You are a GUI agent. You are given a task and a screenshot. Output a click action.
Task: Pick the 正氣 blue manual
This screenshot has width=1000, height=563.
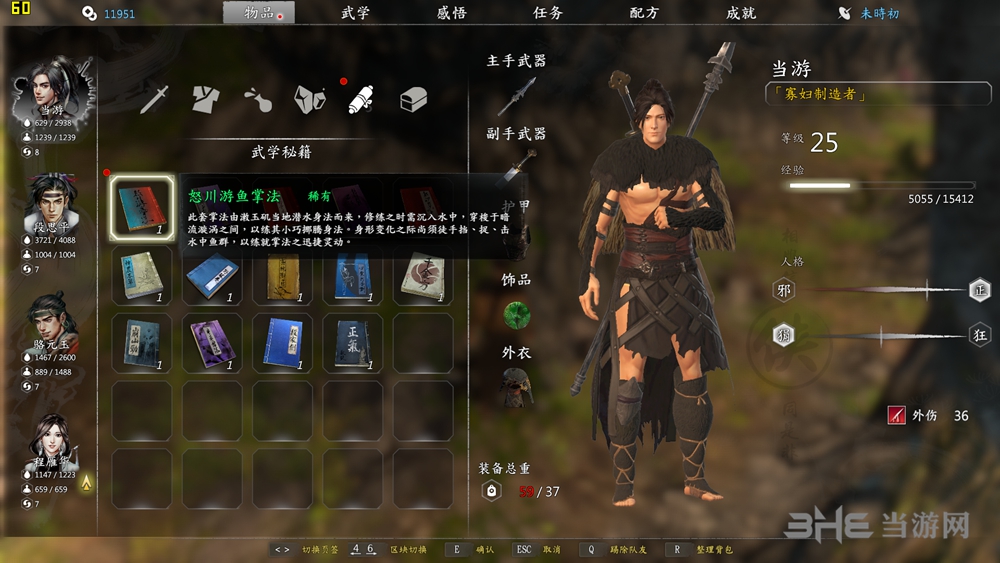click(351, 342)
